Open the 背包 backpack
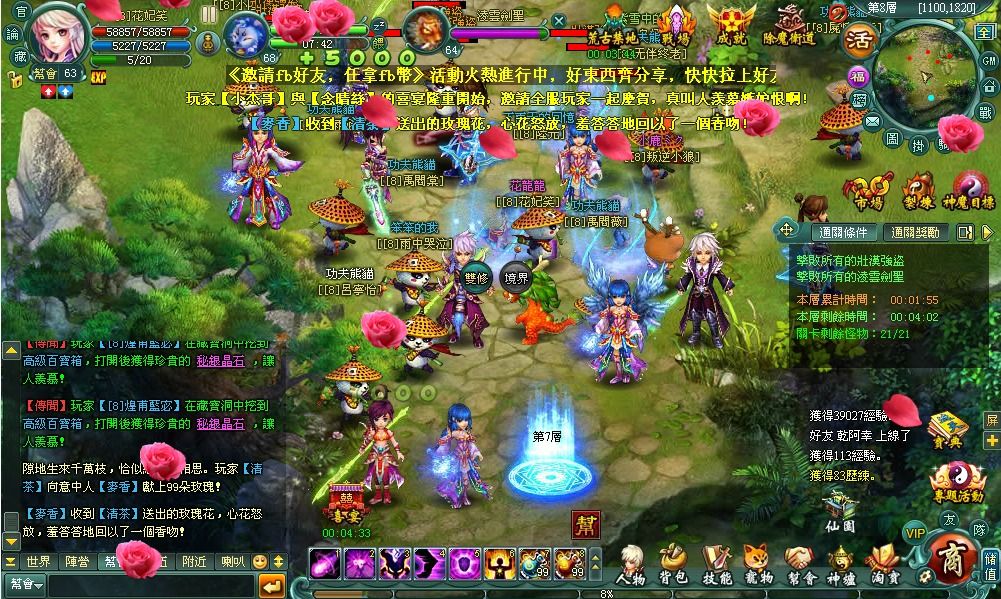The image size is (1001, 599). coord(673,564)
